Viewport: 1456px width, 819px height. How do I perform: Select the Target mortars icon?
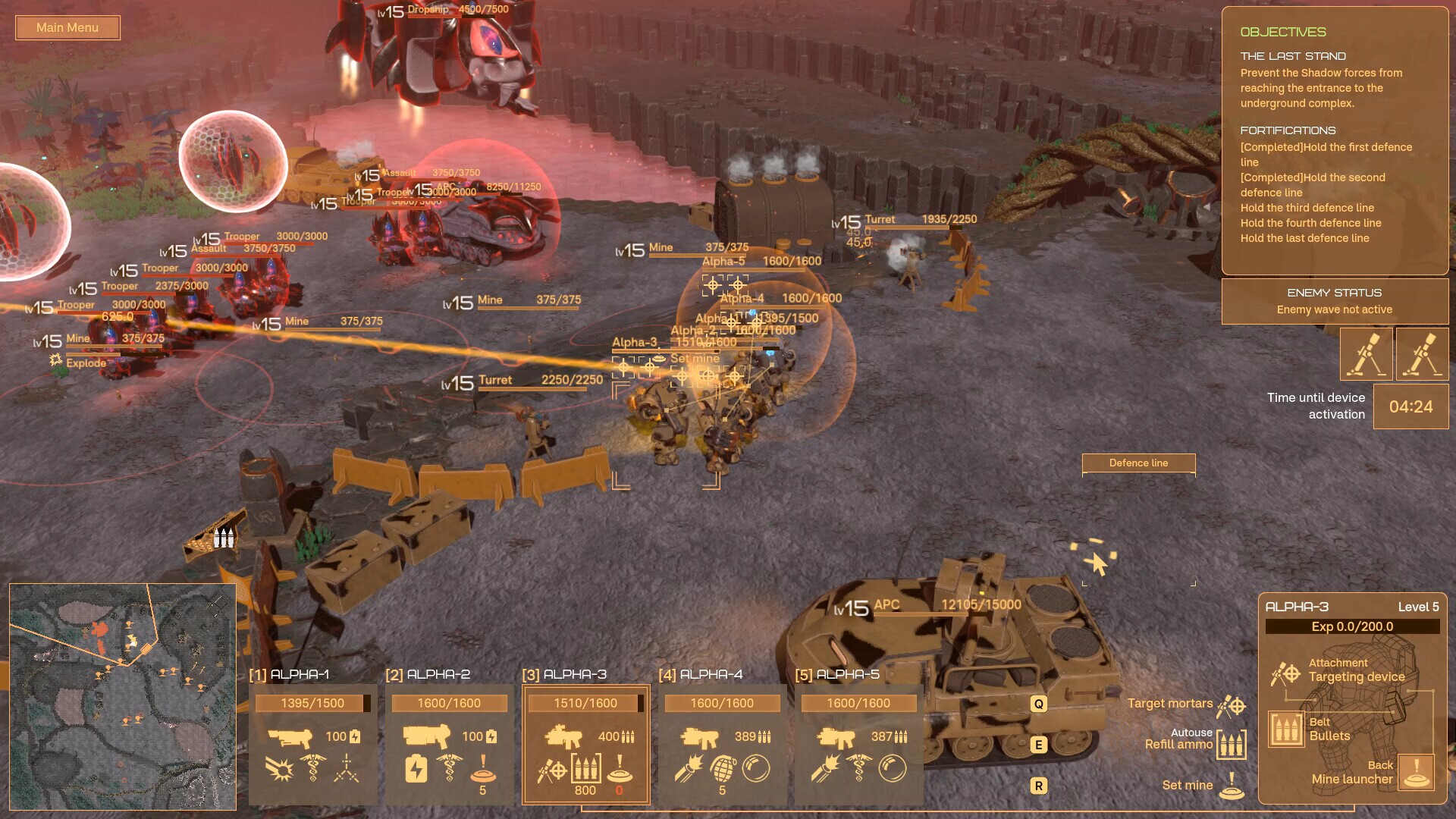tap(1230, 707)
